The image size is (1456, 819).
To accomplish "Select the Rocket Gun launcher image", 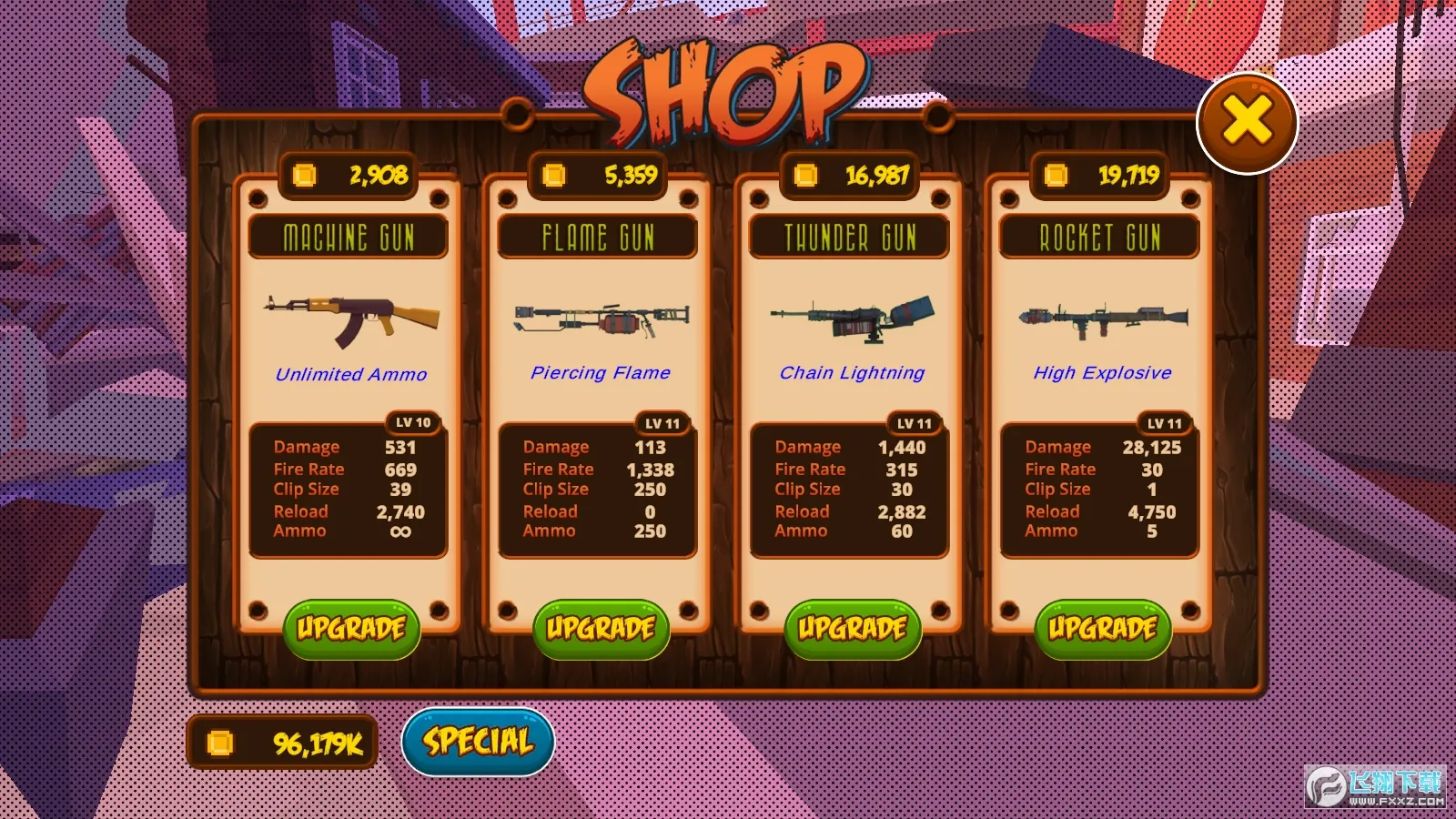I will (1101, 318).
